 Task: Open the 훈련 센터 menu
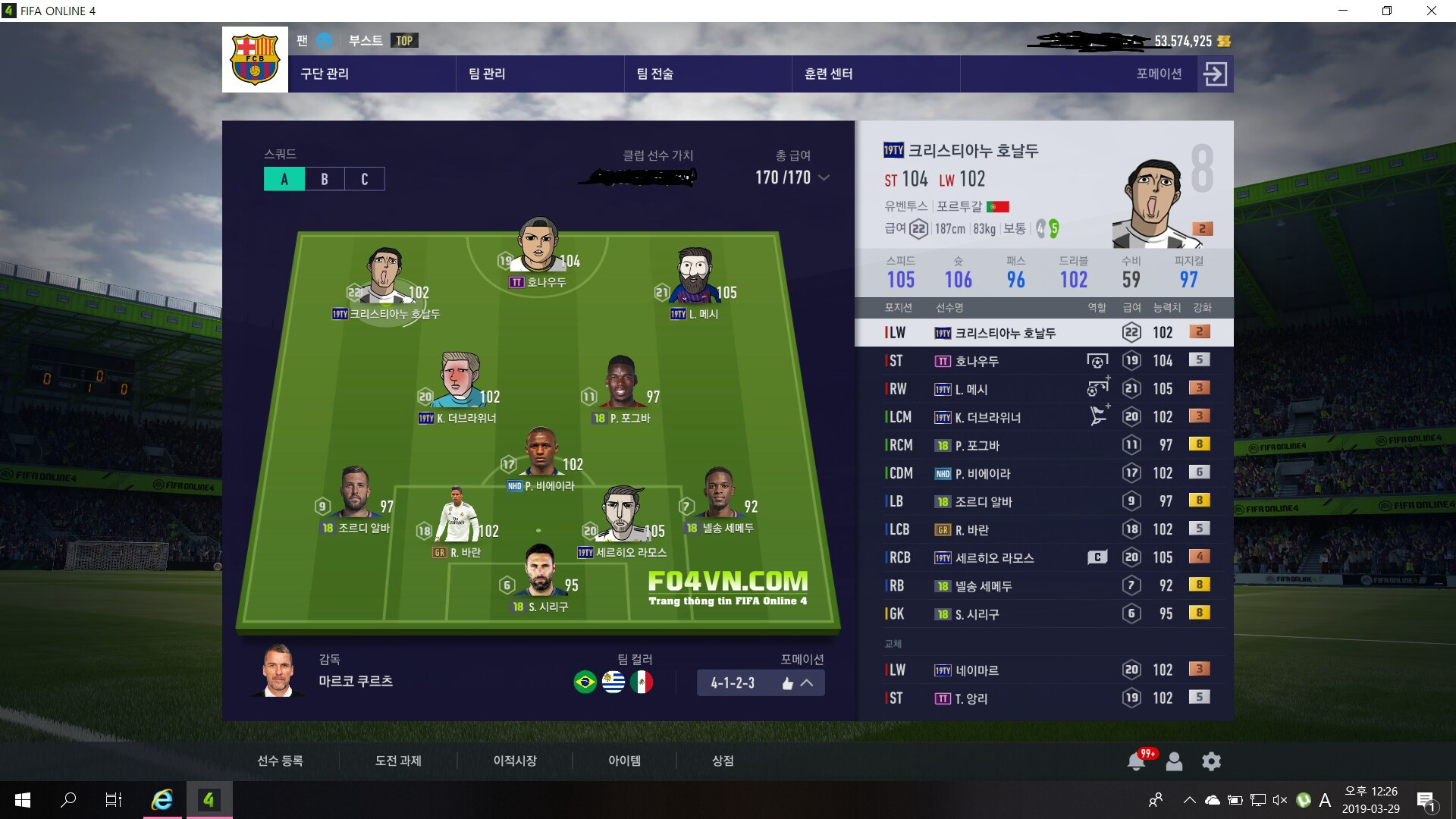click(828, 74)
